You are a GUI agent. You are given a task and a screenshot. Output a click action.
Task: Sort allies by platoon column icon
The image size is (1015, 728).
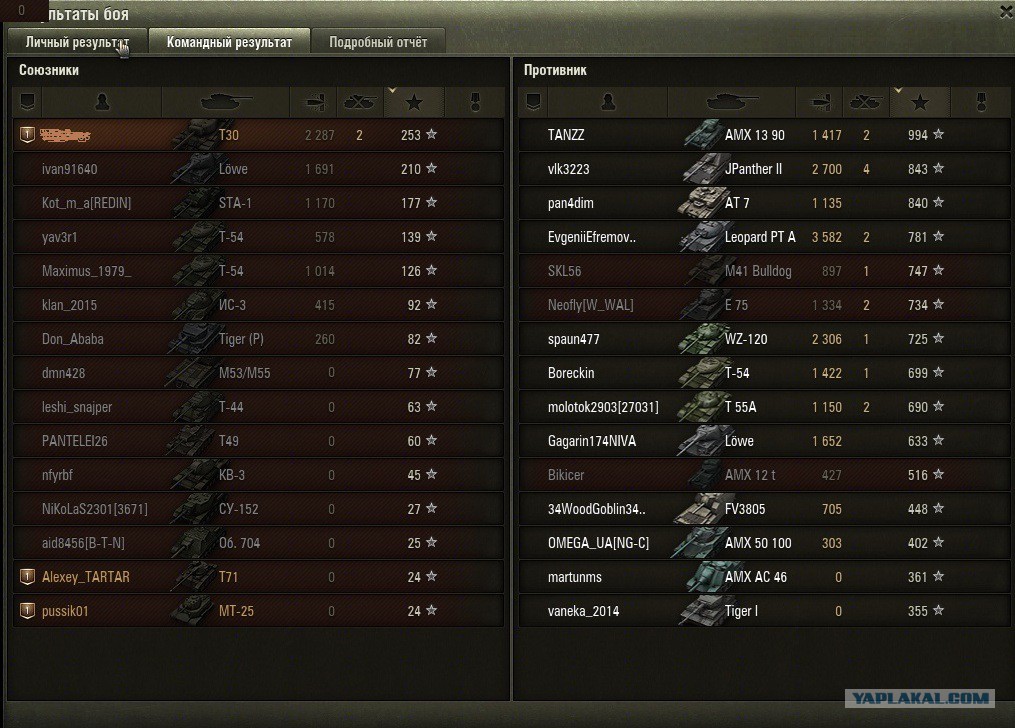click(x=28, y=102)
